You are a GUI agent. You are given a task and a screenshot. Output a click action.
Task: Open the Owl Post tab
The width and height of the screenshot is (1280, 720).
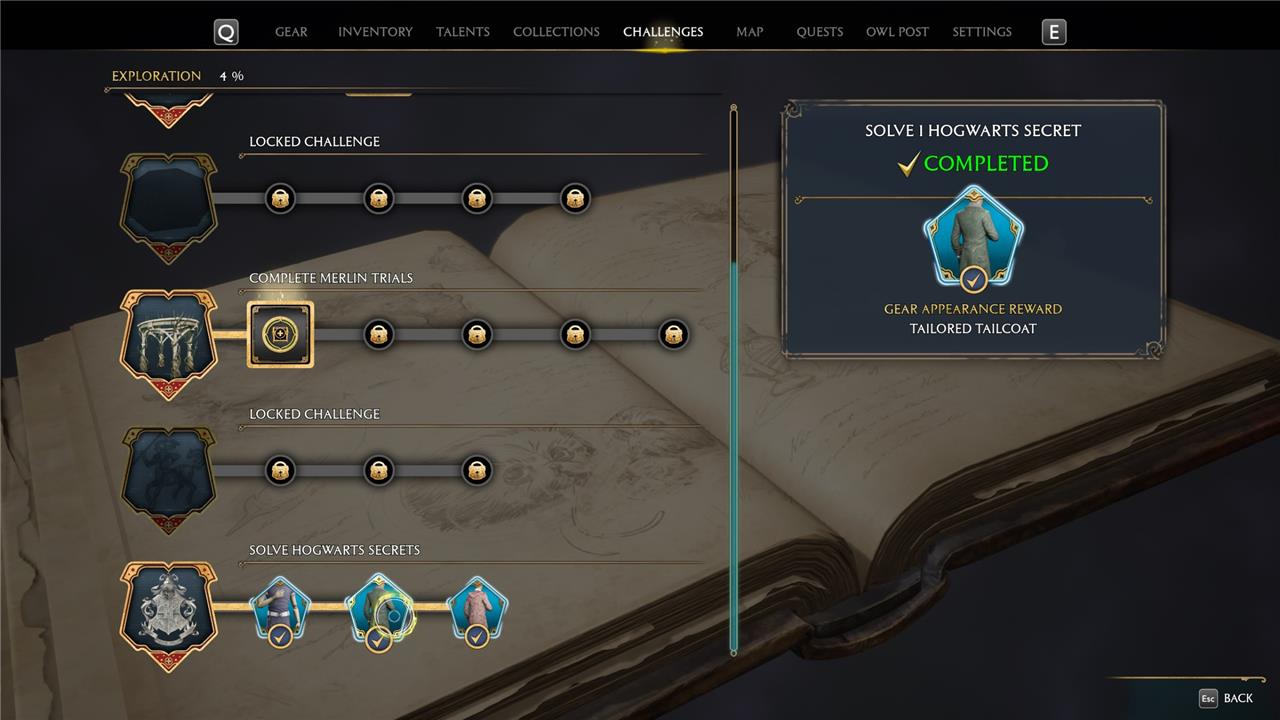click(x=897, y=32)
